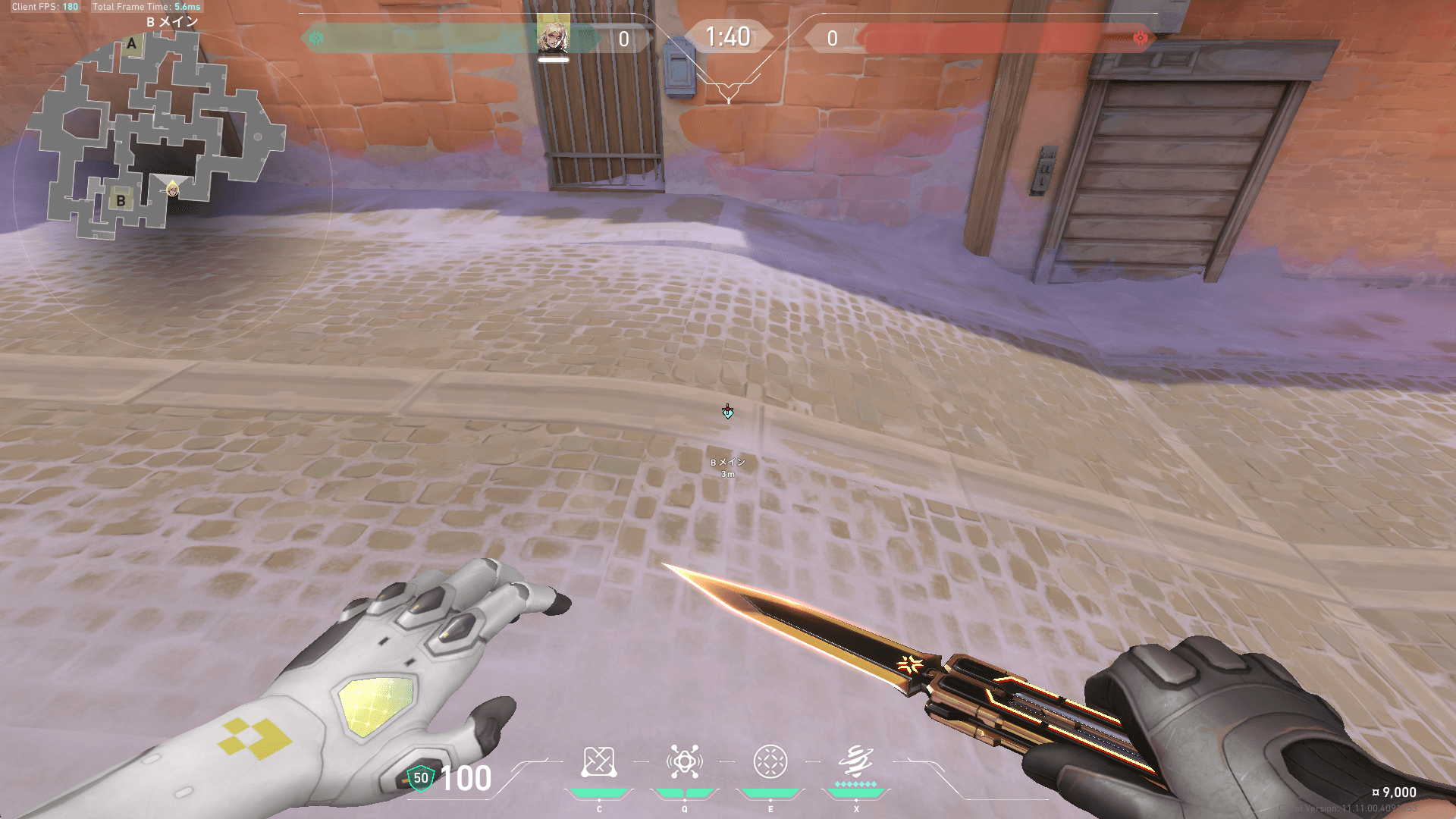
Task: Choose the B site marker on minimap
Action: 121,201
